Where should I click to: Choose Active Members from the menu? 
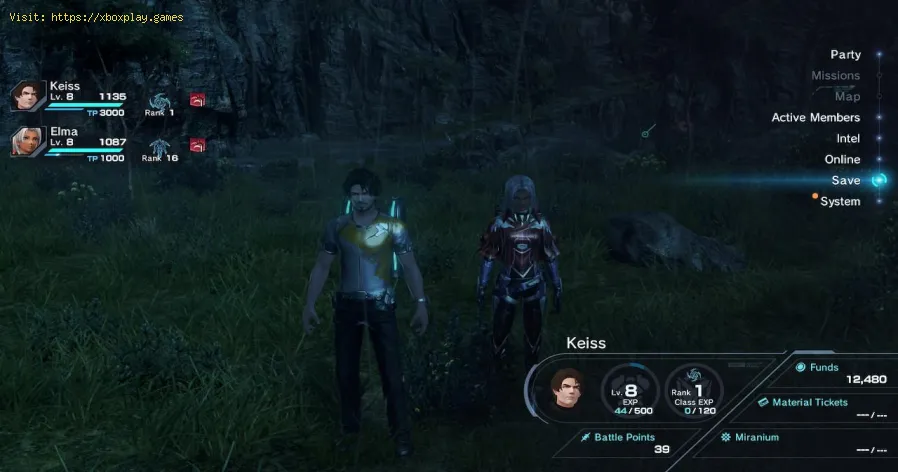click(815, 118)
